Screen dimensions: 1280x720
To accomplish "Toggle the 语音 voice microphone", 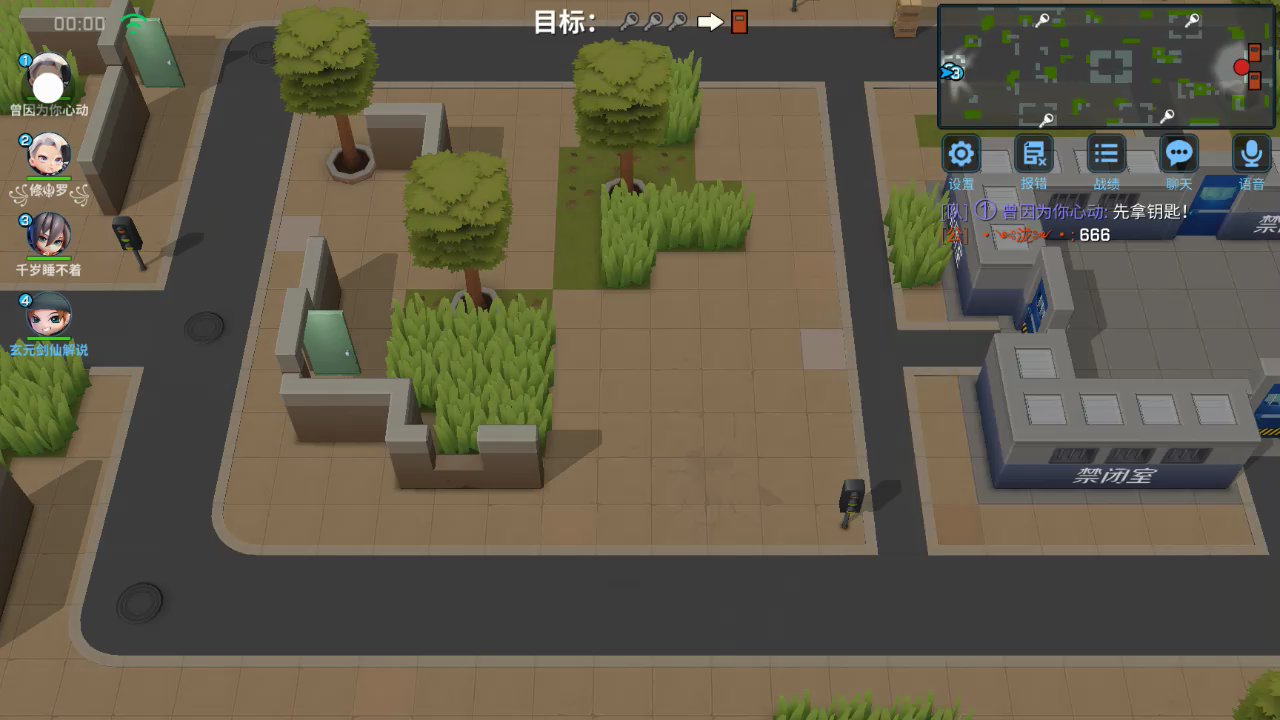I will point(1251,155).
